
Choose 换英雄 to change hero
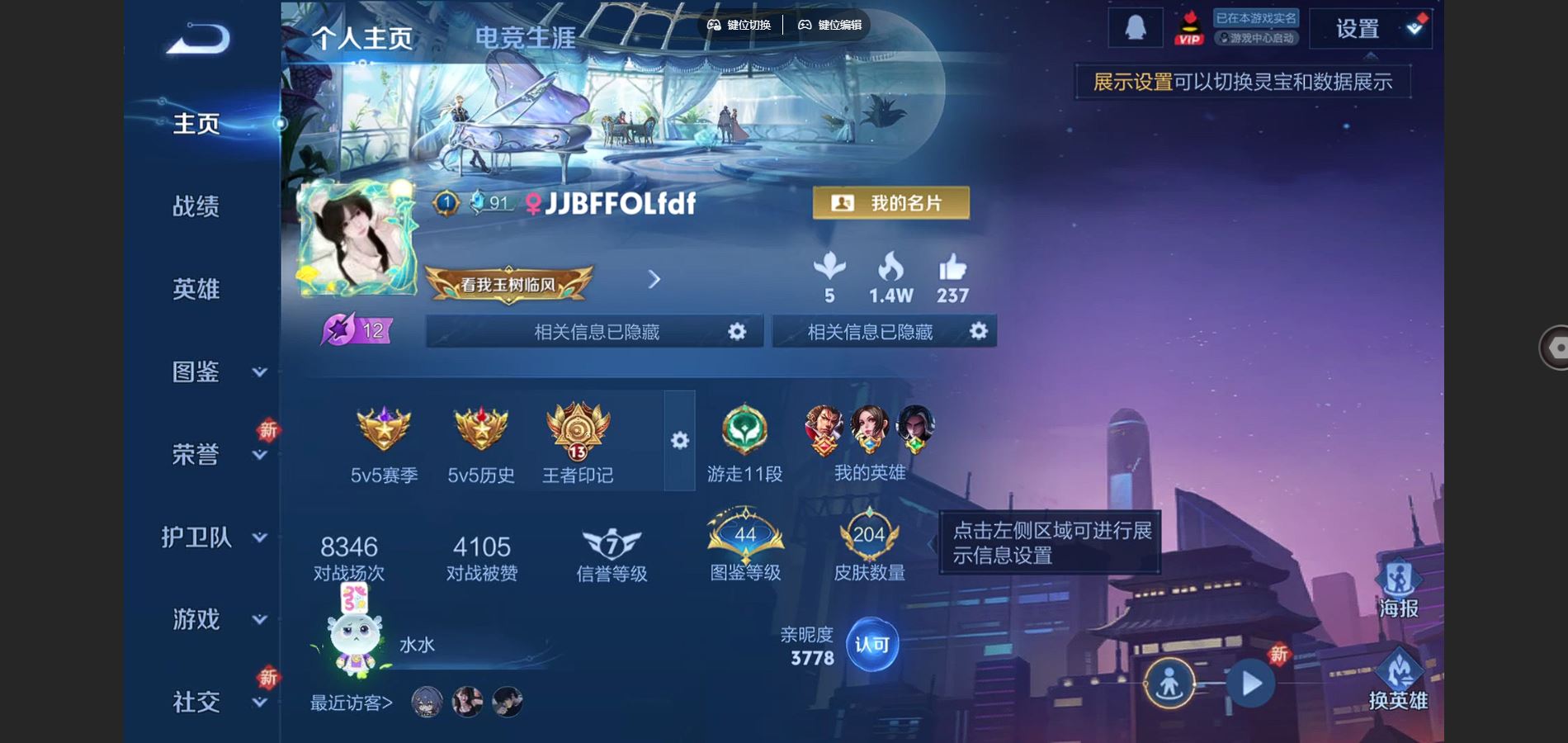point(1398,681)
